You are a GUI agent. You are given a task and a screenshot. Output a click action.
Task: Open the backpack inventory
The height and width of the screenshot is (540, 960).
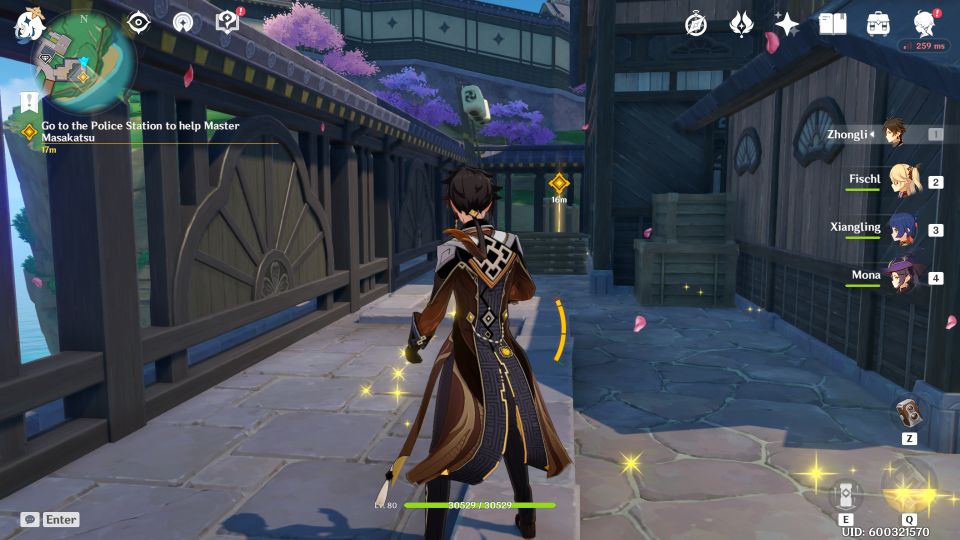(878, 24)
